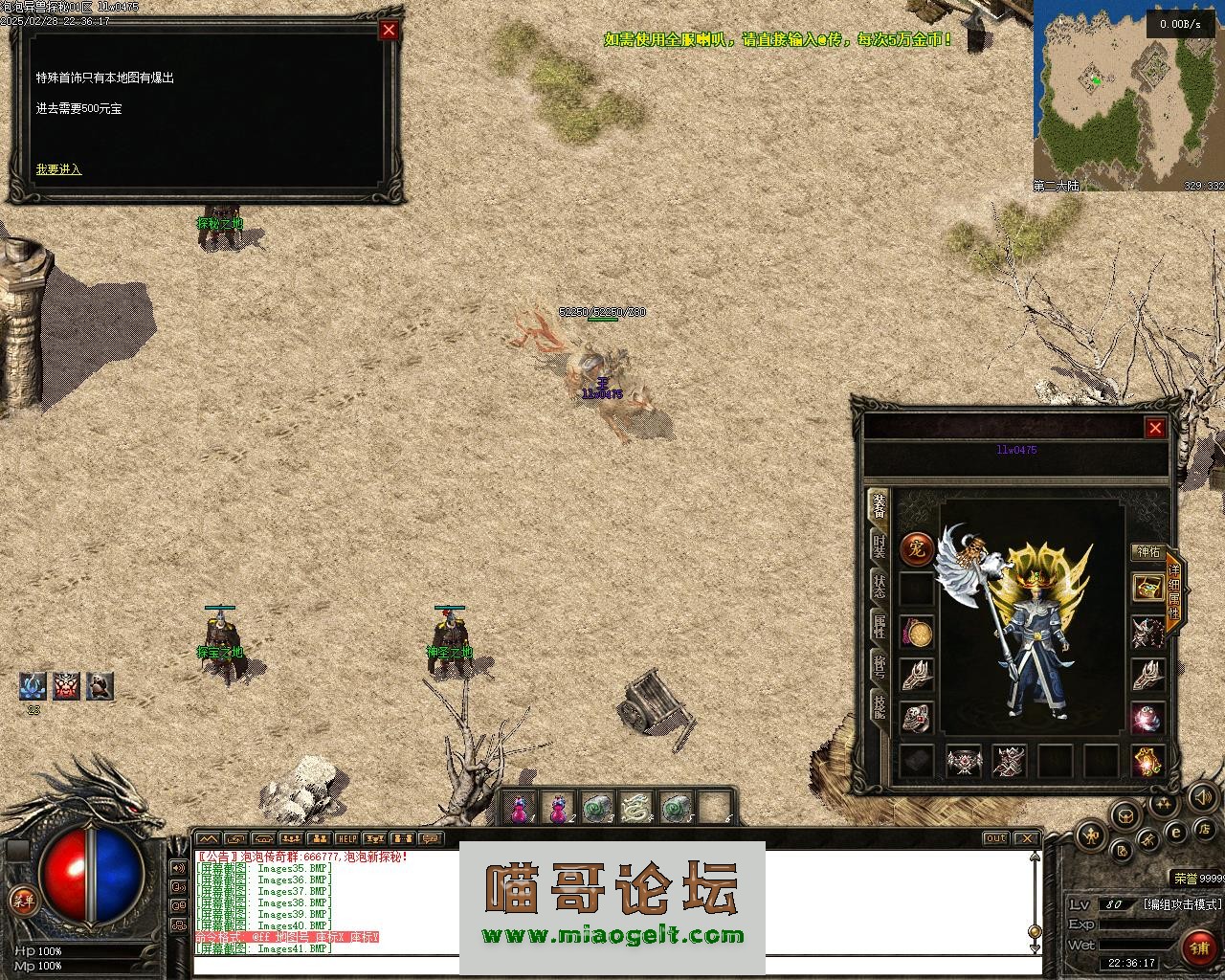Select the 称号 tab
The width and height of the screenshot is (1225, 980).
878,666
